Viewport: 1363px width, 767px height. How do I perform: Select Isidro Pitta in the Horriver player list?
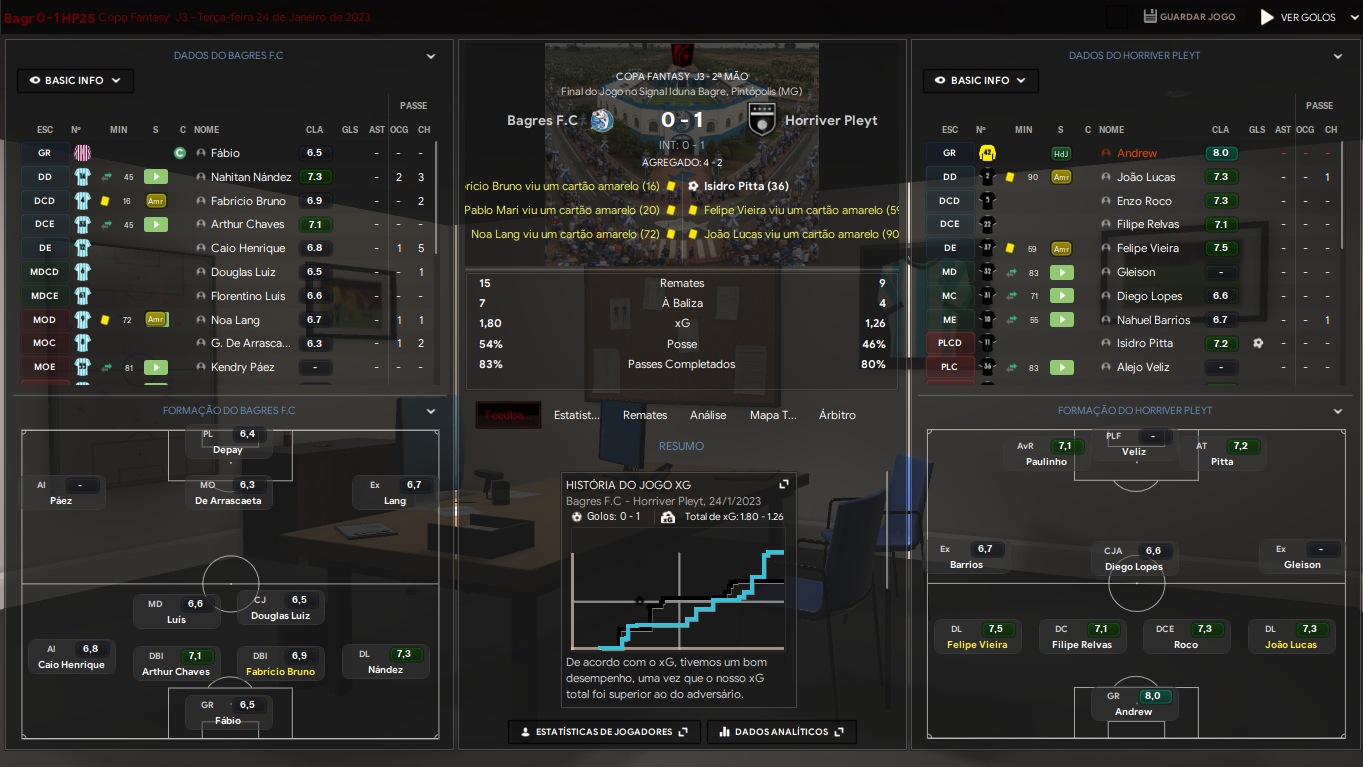(1145, 343)
